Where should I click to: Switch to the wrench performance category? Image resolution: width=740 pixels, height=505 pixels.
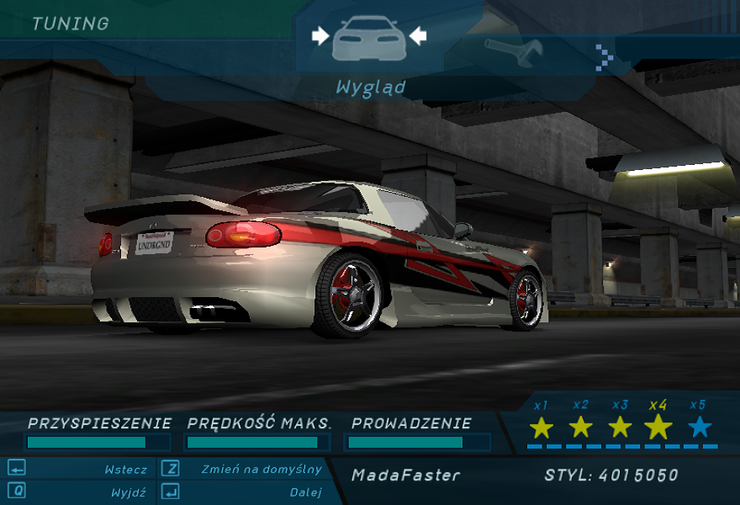coord(513,49)
